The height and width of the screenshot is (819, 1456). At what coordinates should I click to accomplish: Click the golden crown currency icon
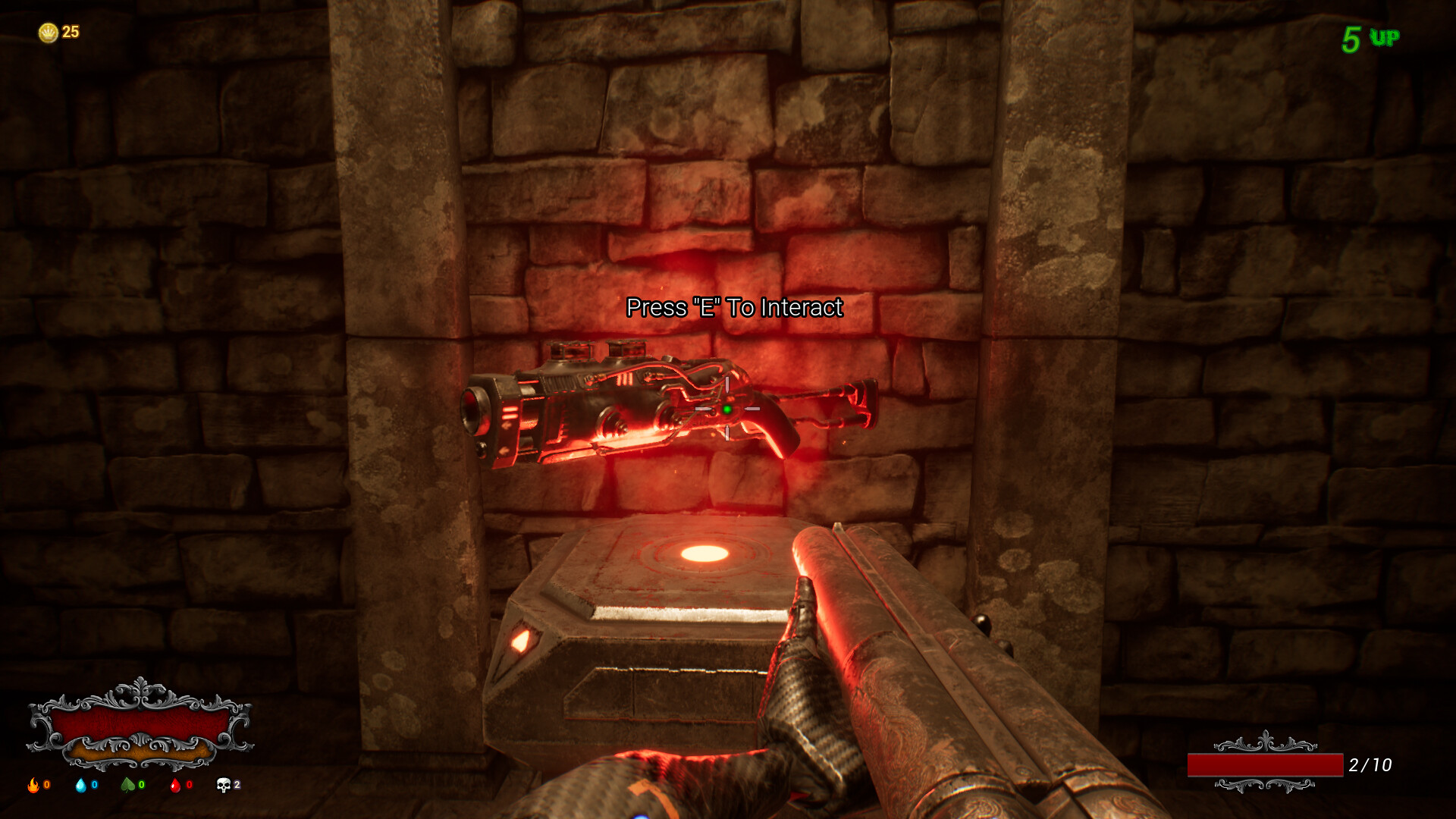tap(50, 32)
